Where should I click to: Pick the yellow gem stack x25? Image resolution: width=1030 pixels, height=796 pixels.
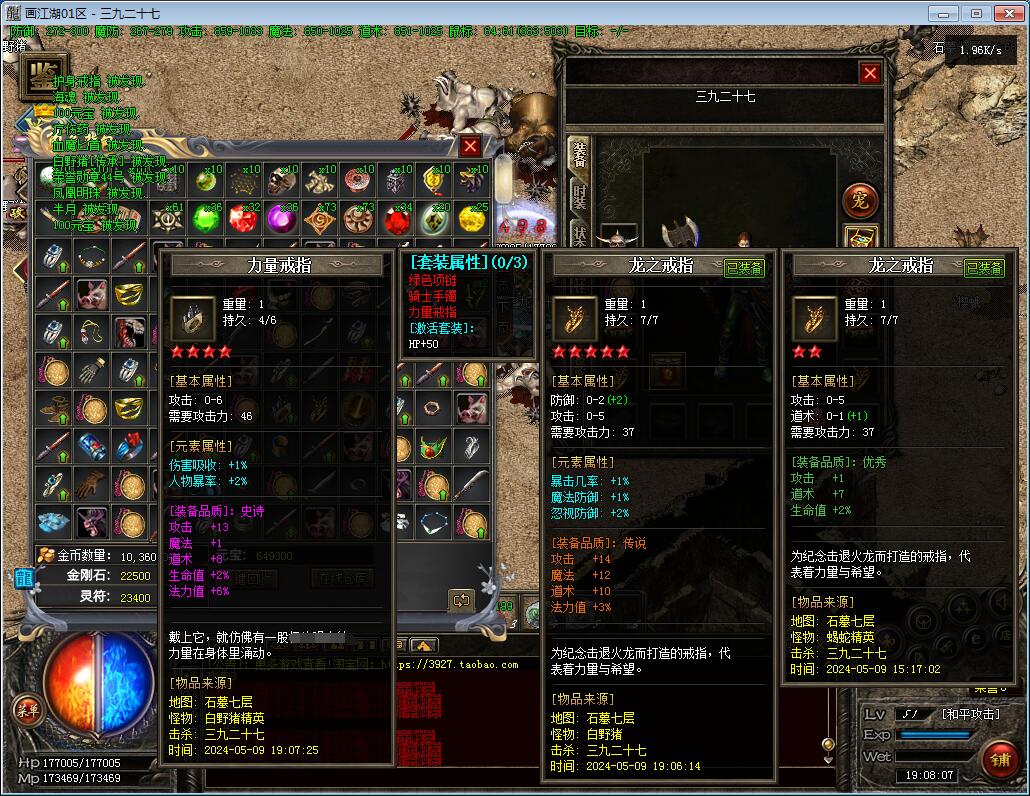(472, 218)
